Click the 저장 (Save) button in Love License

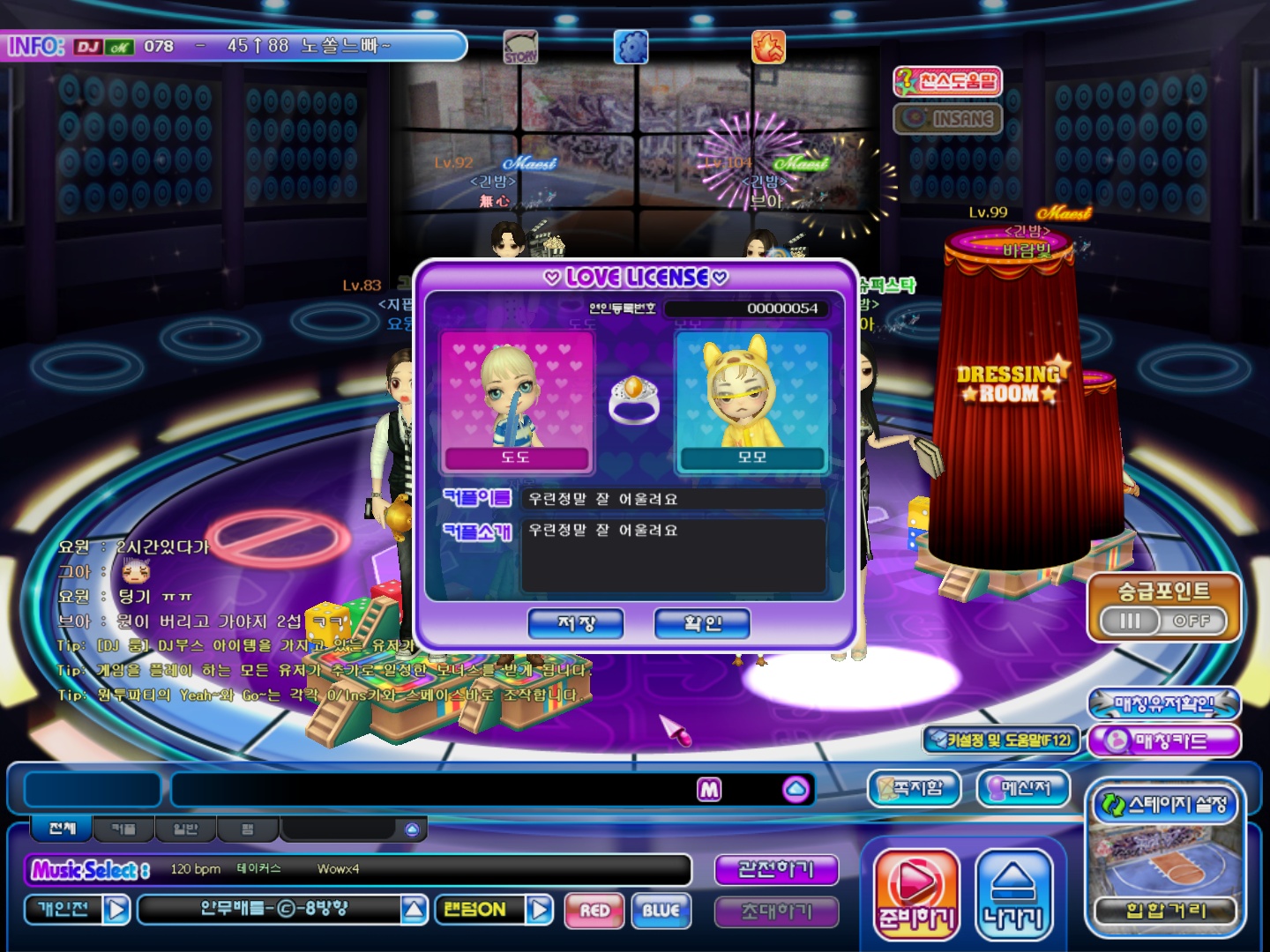click(x=576, y=623)
